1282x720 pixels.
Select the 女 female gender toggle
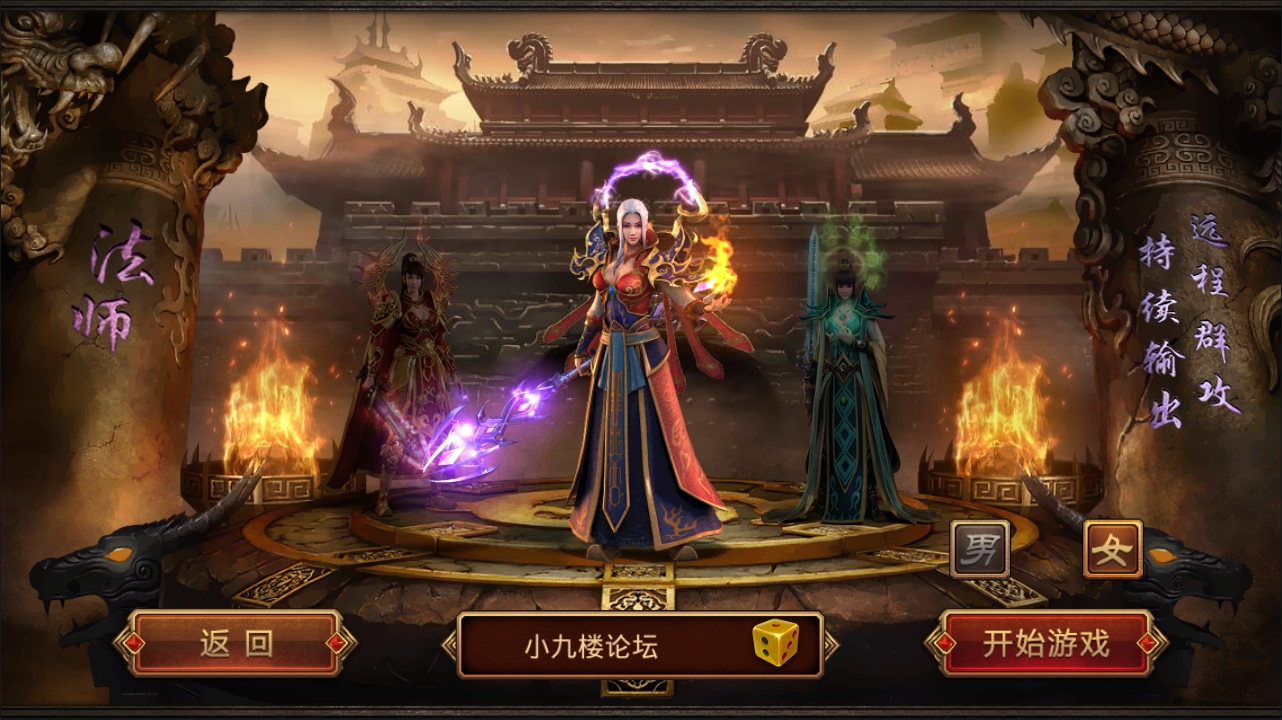pos(1114,548)
